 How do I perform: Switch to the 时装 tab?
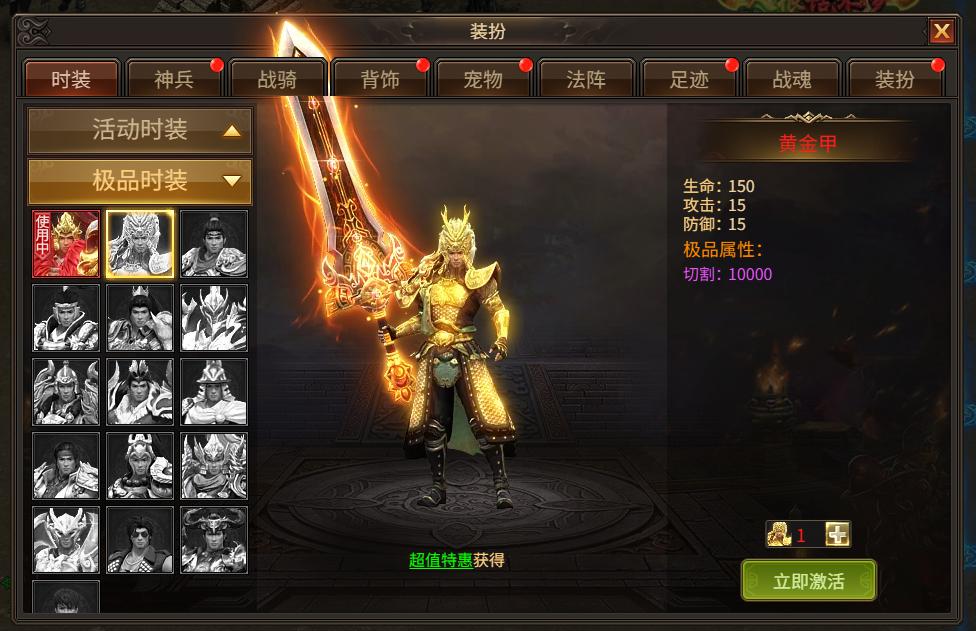pyautogui.click(x=71, y=79)
